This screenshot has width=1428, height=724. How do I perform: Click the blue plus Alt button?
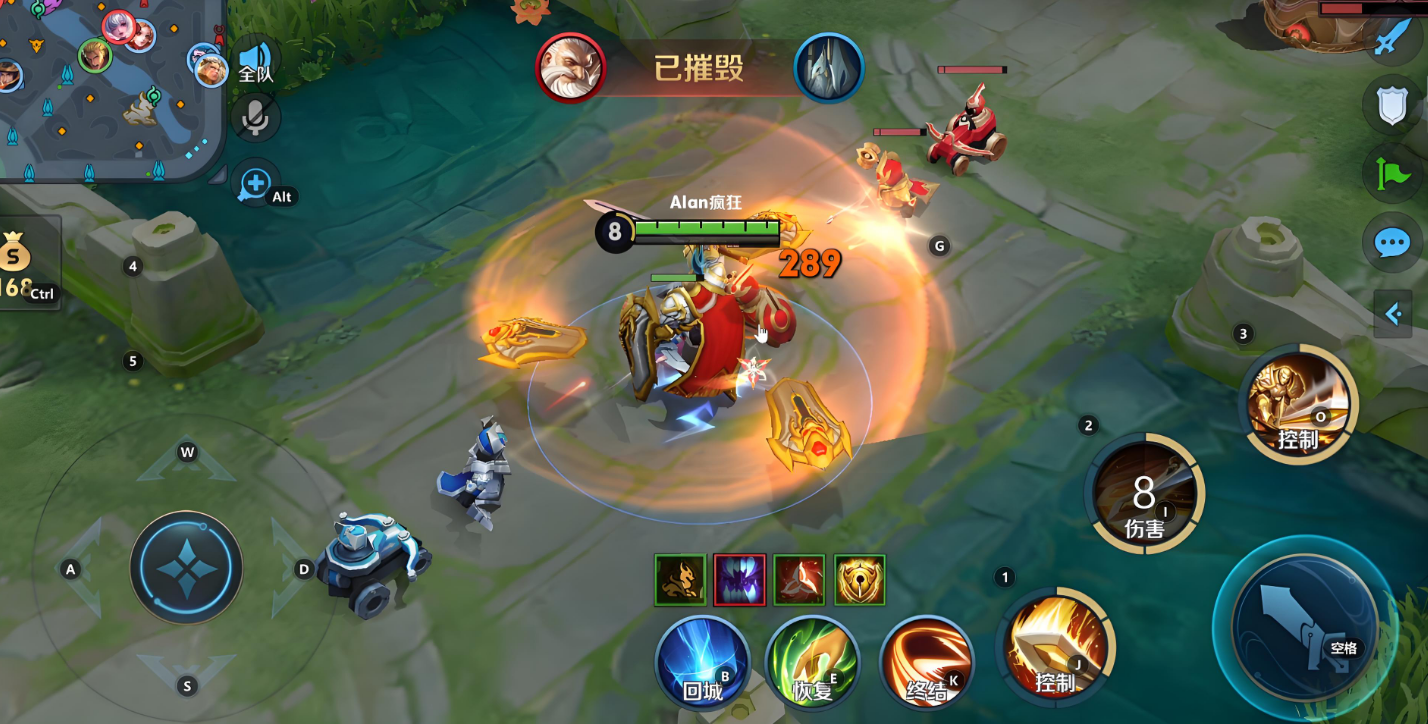[x=255, y=183]
